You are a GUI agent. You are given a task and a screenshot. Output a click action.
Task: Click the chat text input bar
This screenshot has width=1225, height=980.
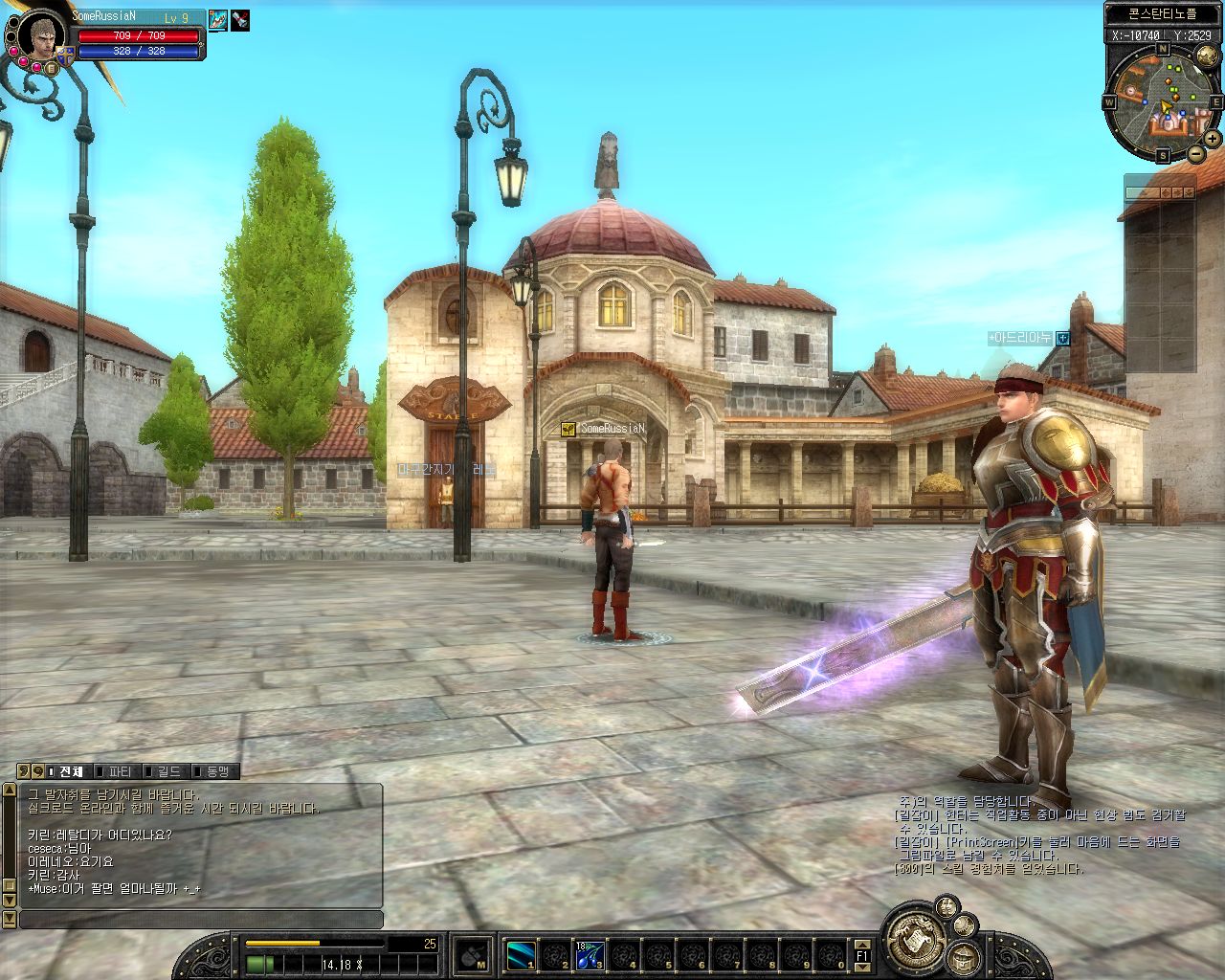point(201,919)
